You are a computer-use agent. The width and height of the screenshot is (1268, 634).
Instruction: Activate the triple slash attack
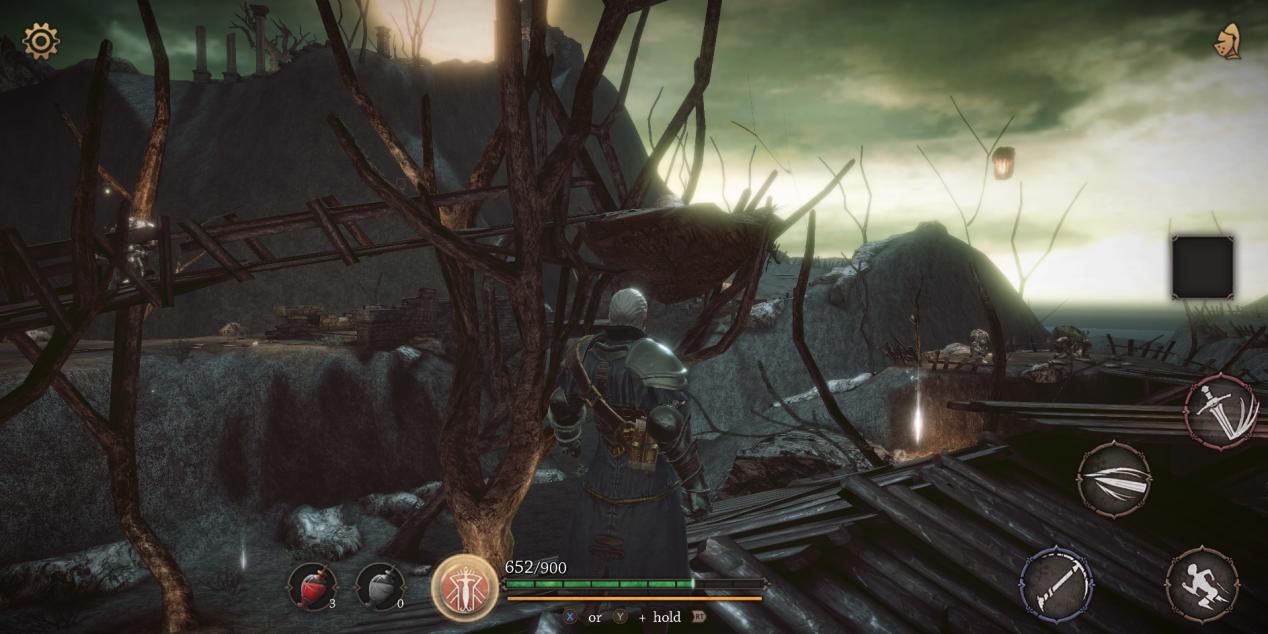pyautogui.click(x=1114, y=480)
